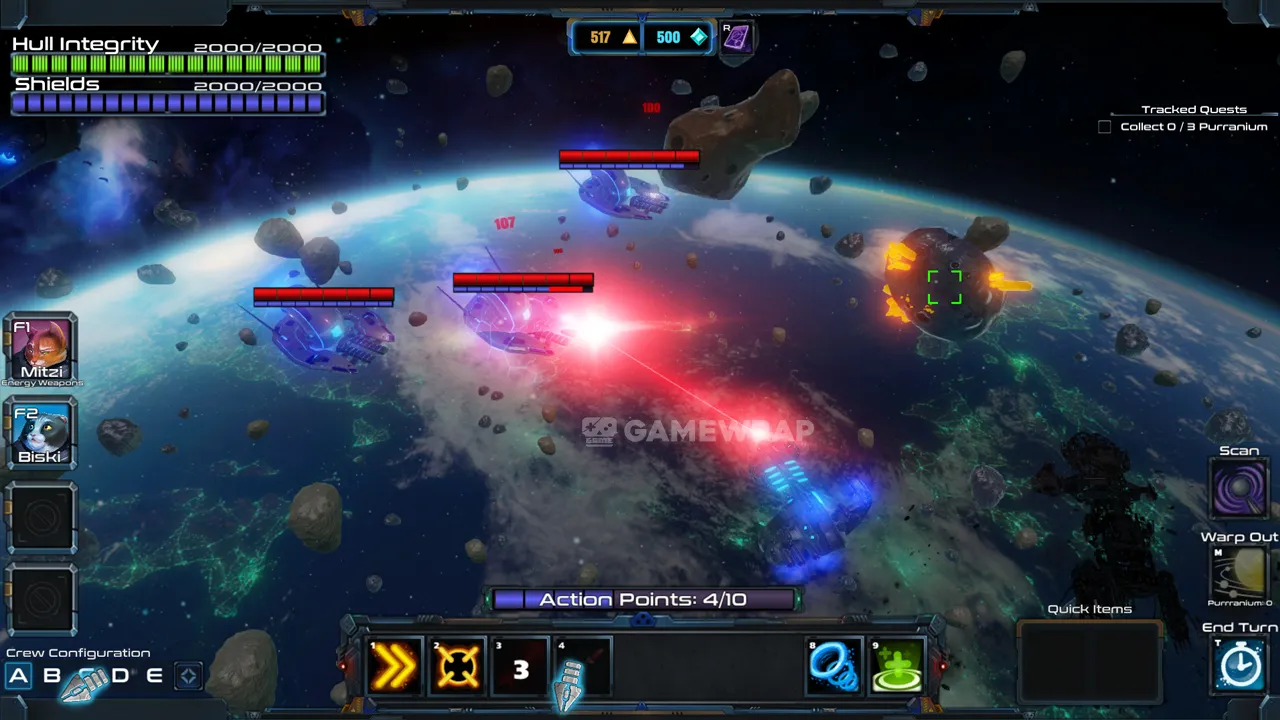Use the orange crosshair targeting ability
This screenshot has width=1280, height=720.
click(457, 666)
